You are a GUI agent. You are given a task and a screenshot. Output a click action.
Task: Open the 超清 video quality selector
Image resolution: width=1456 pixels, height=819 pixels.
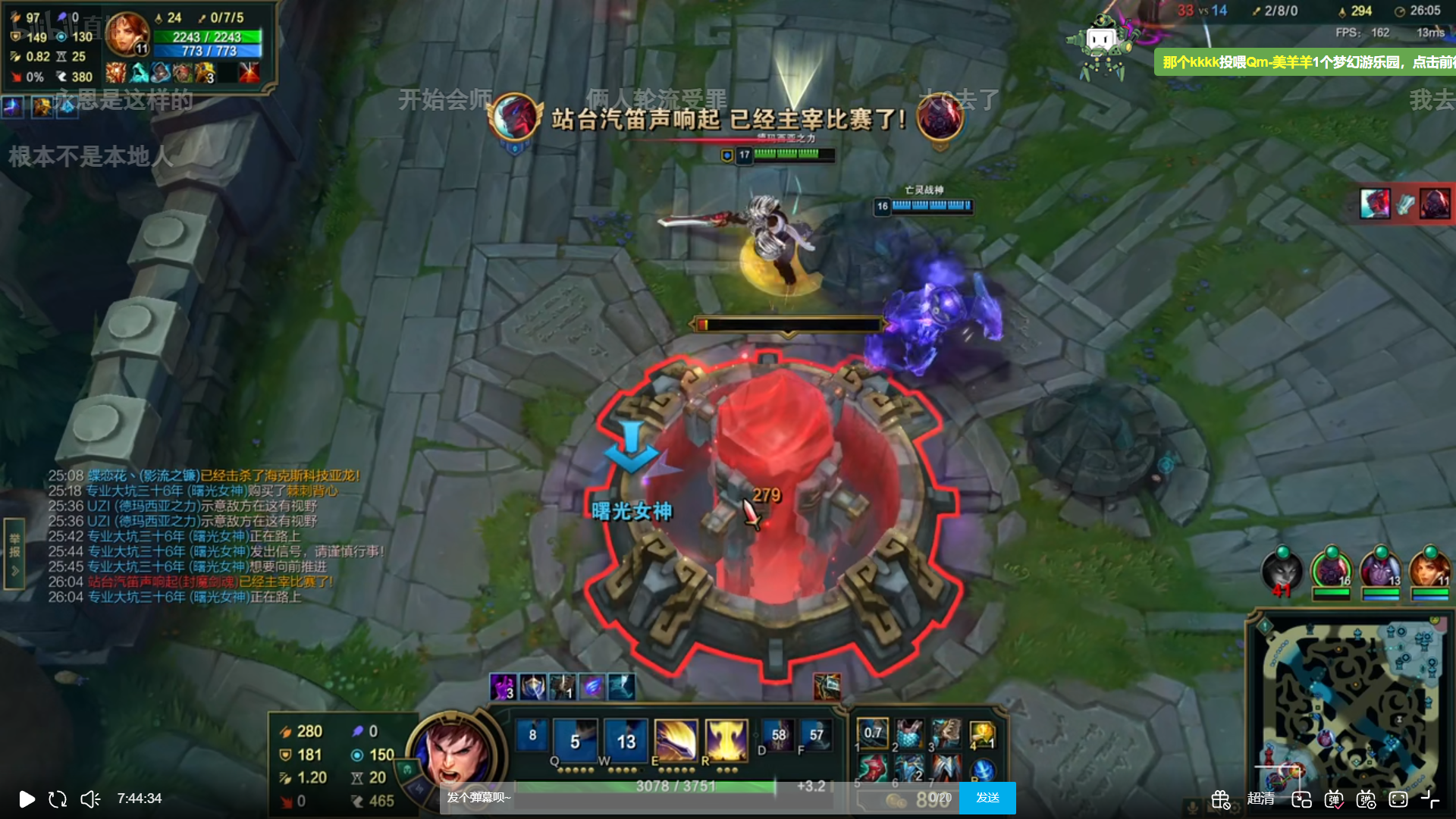[x=1260, y=799]
